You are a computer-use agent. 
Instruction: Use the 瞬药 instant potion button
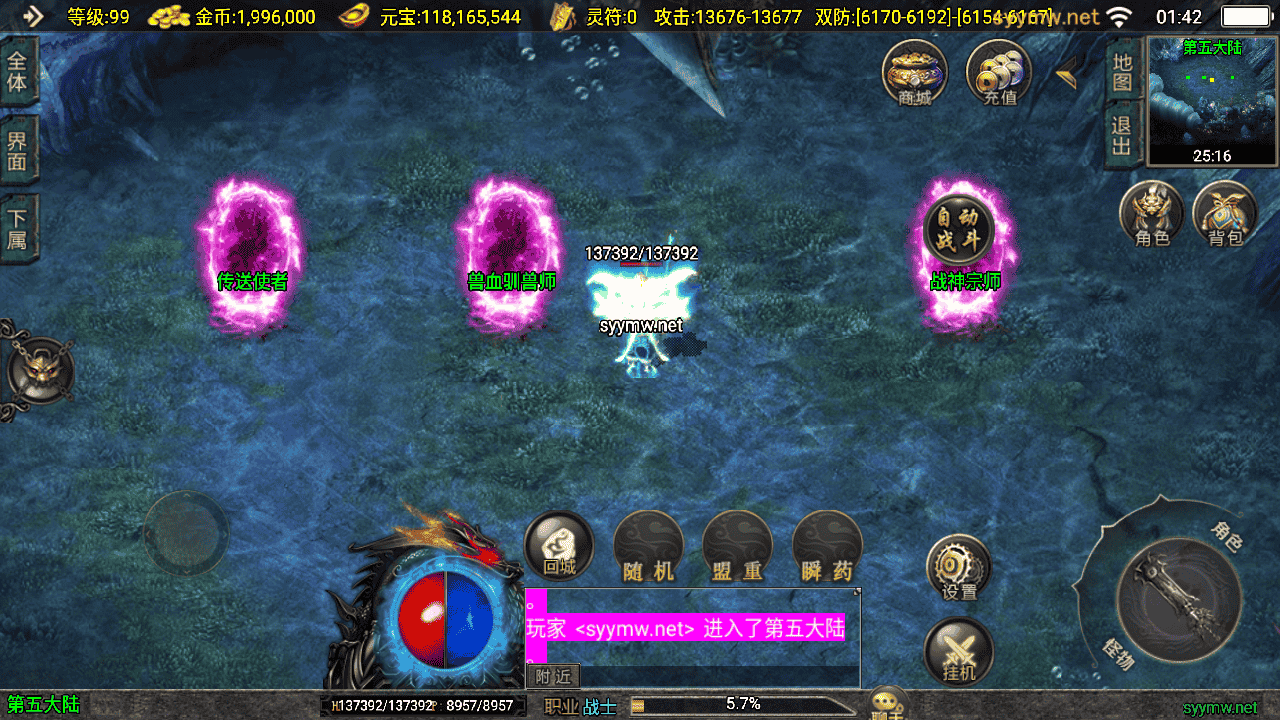827,546
